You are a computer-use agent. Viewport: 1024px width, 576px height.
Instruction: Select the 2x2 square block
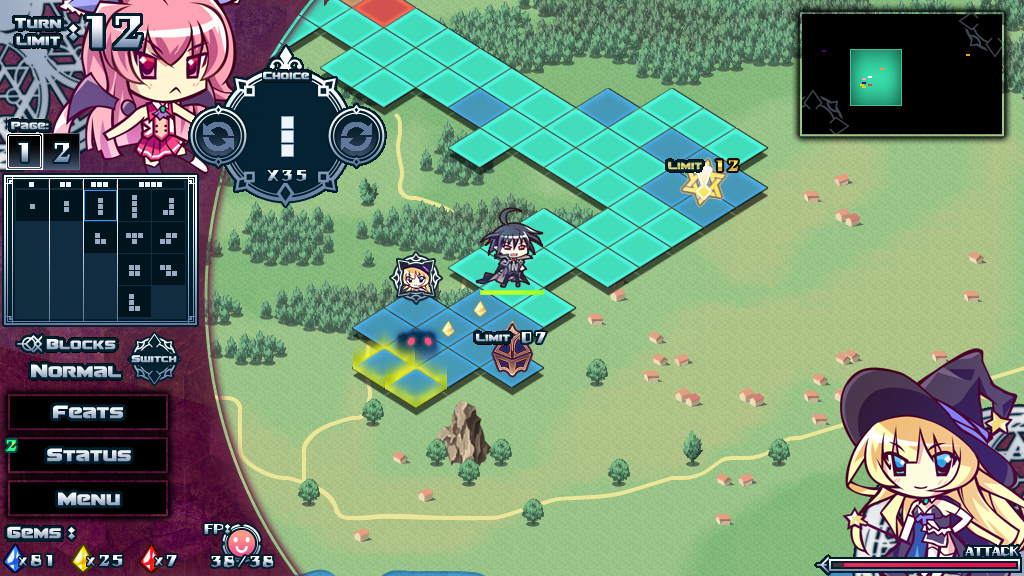pos(134,270)
